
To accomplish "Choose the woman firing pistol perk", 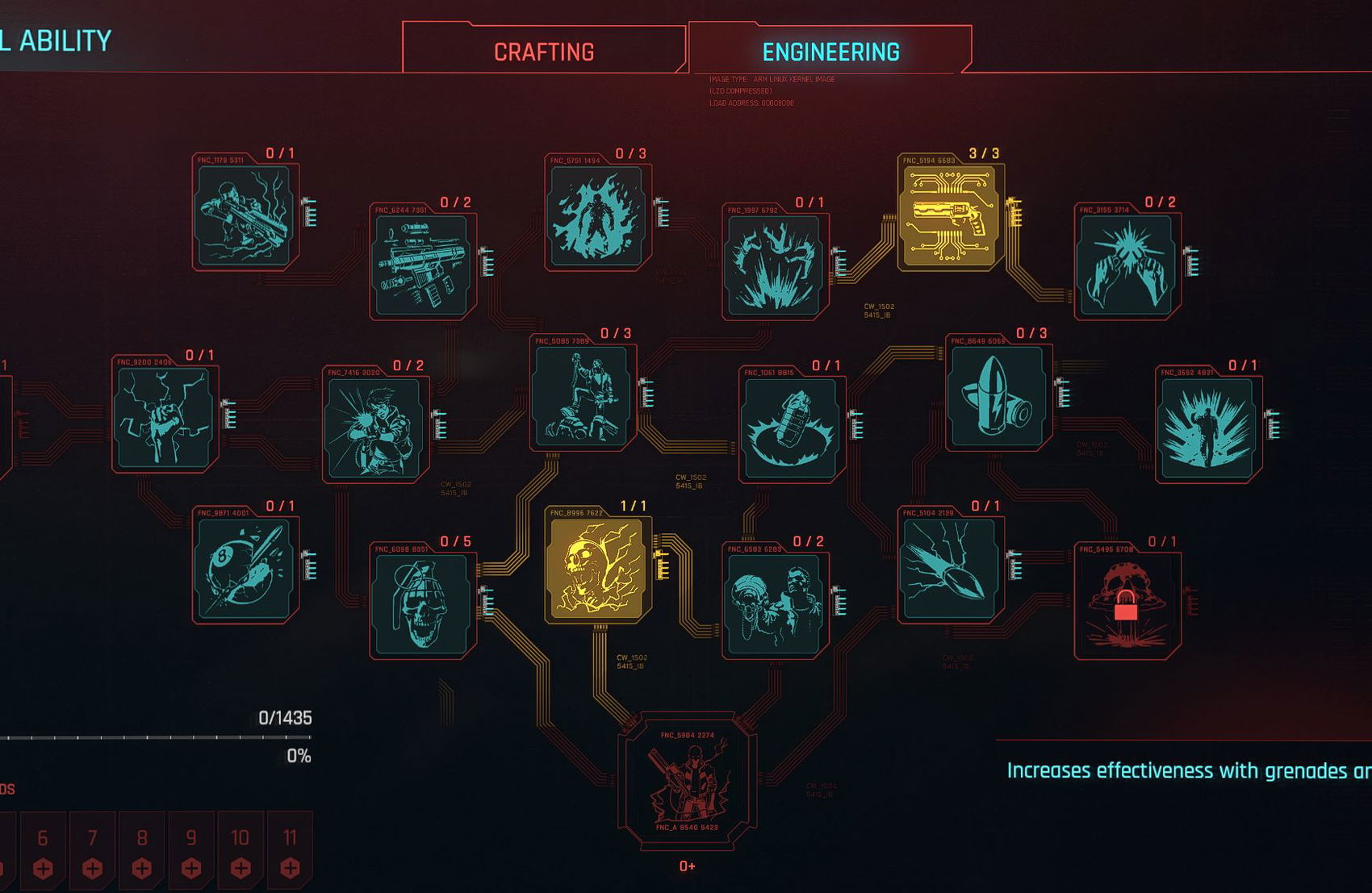I will pyautogui.click(x=374, y=428).
